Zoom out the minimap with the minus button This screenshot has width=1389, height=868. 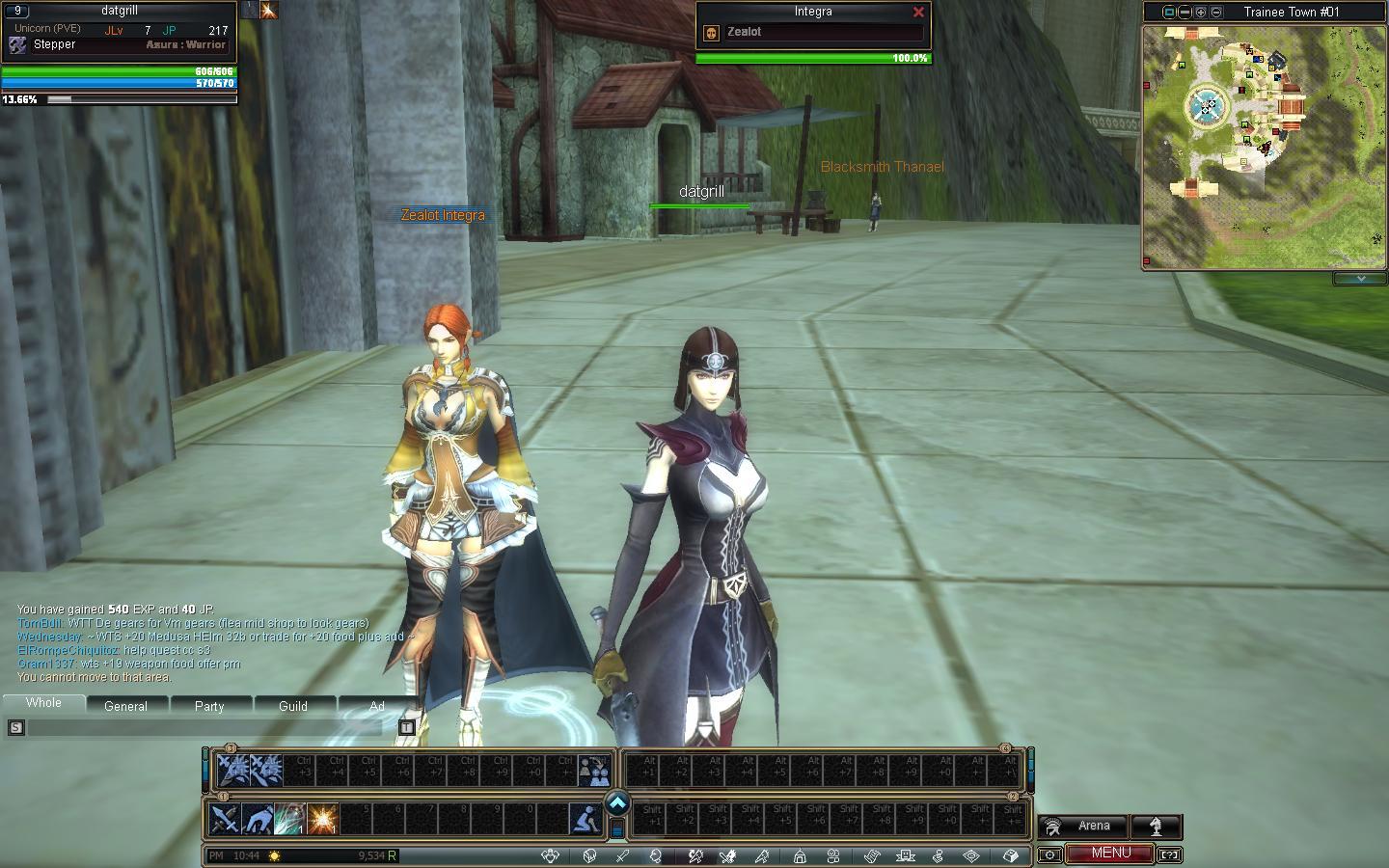coord(1216,13)
